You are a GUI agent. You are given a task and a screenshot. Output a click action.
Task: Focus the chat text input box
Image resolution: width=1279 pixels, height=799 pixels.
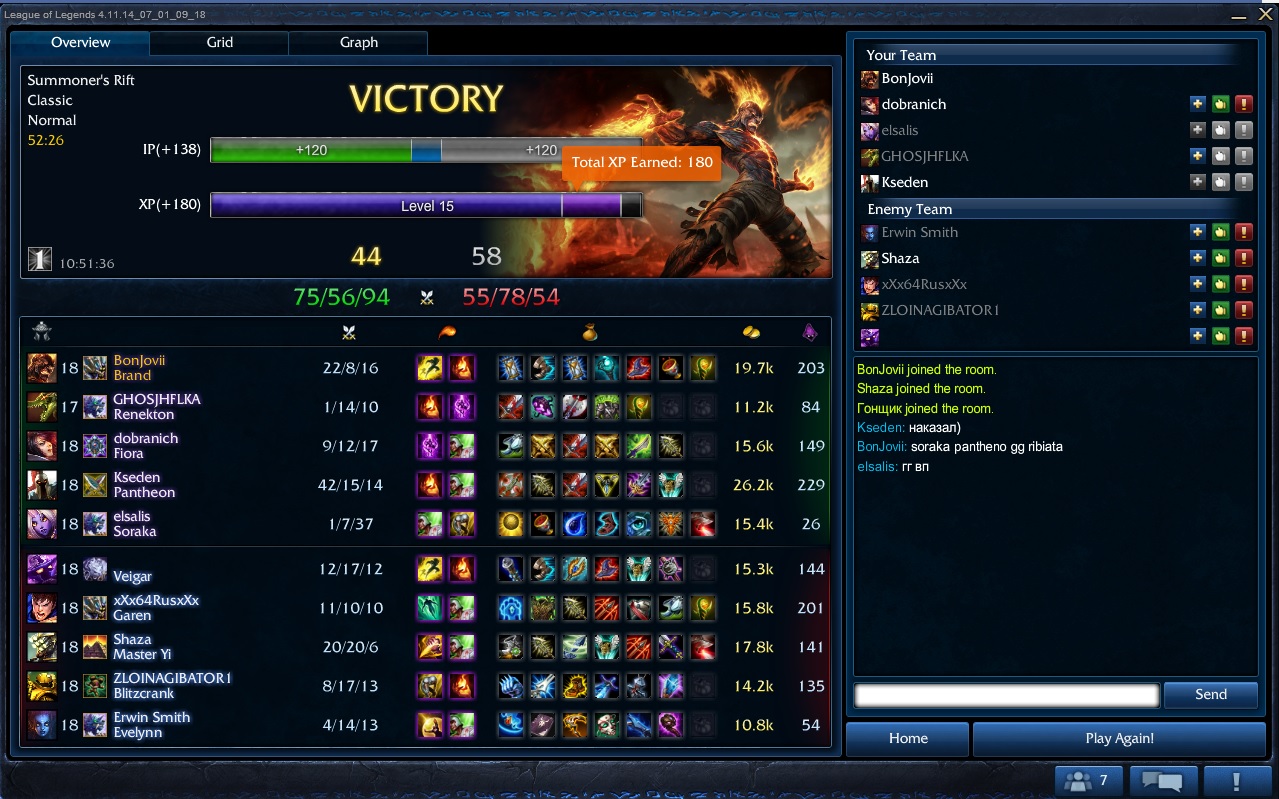click(1006, 695)
